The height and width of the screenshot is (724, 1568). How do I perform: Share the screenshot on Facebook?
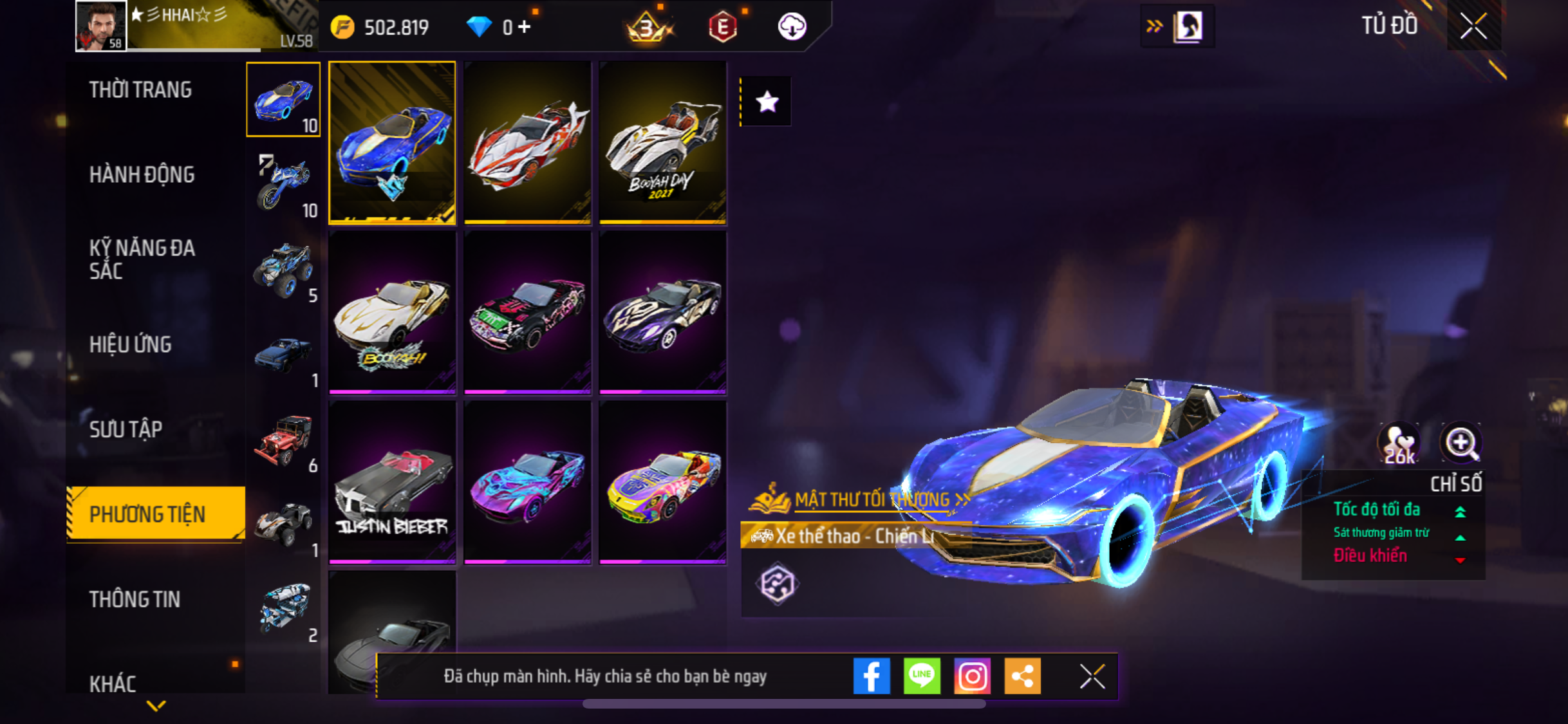tap(872, 676)
